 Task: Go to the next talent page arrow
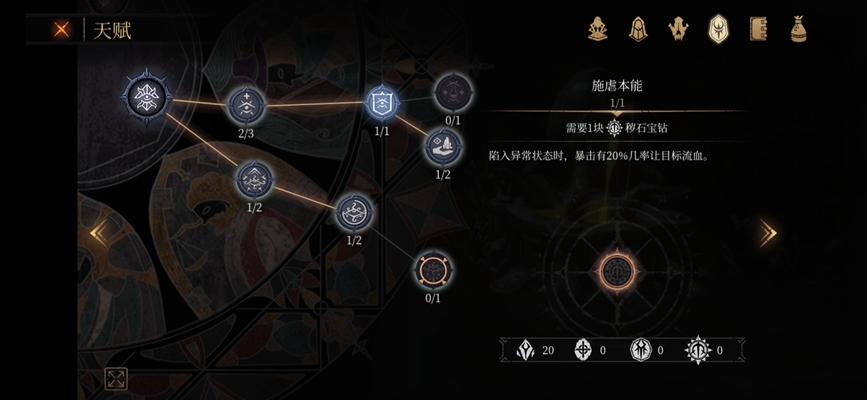(x=767, y=233)
